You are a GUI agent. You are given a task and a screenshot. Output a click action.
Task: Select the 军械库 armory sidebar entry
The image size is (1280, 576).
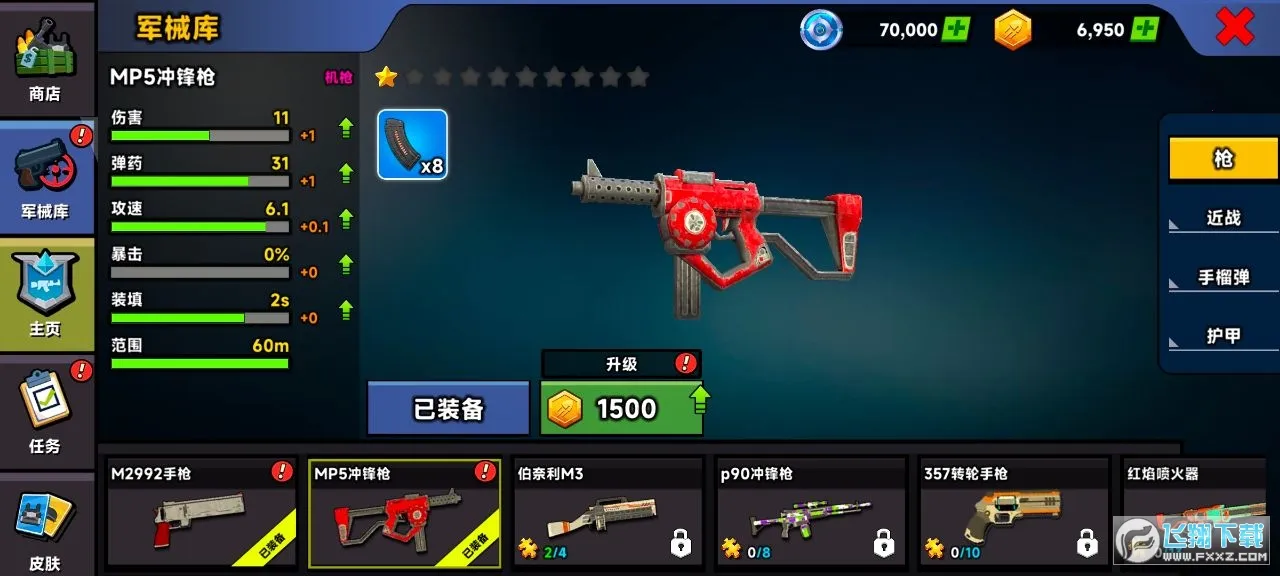[45, 176]
